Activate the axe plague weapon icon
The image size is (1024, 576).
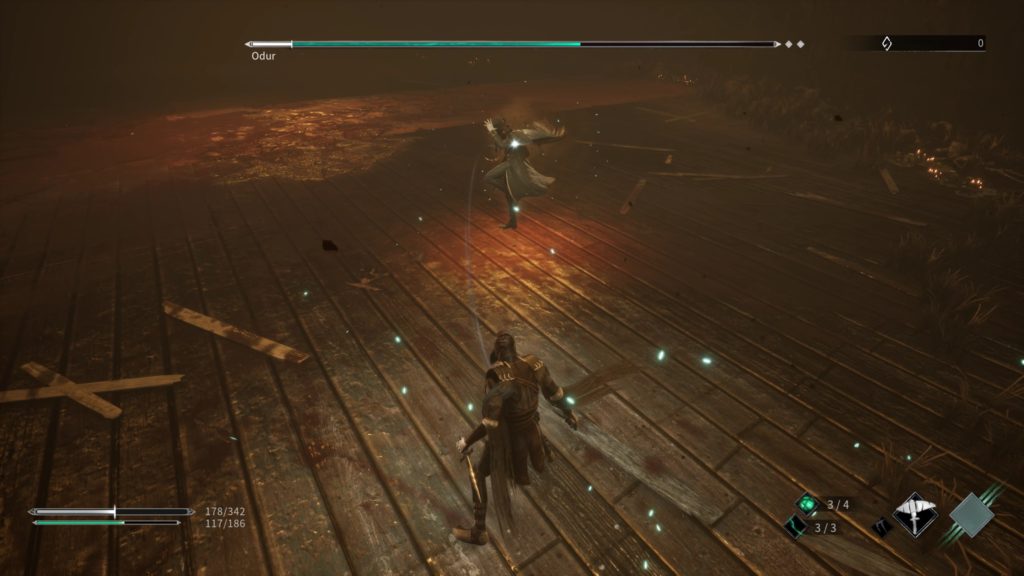point(915,515)
